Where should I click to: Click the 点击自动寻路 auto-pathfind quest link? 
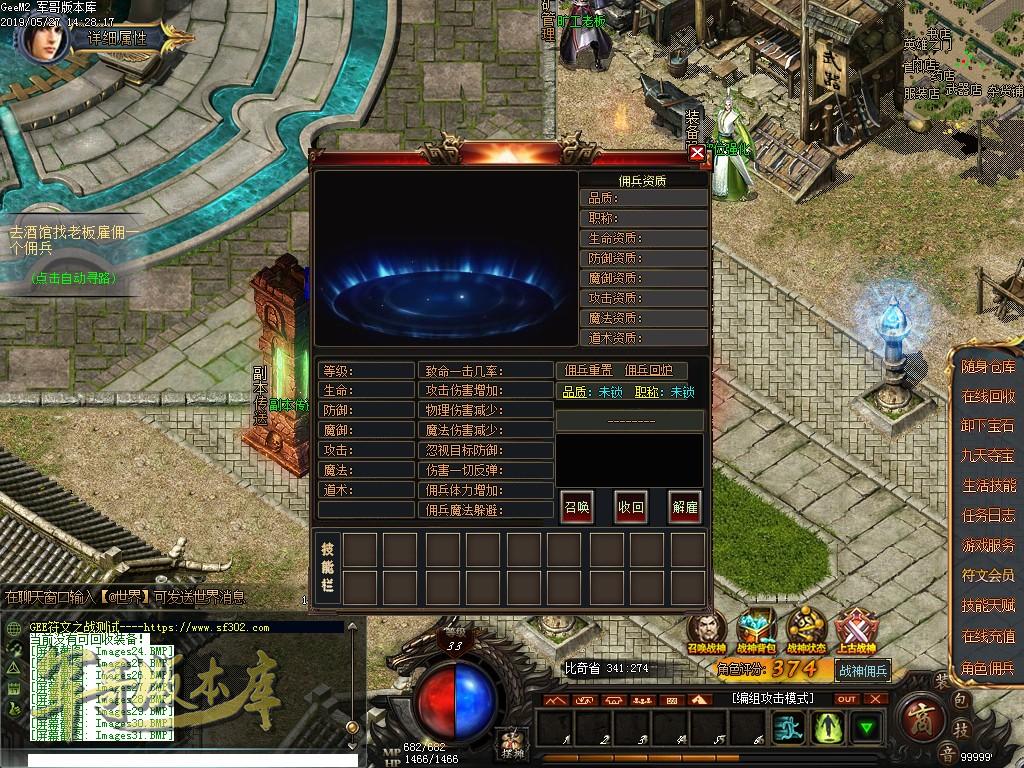tap(72, 277)
